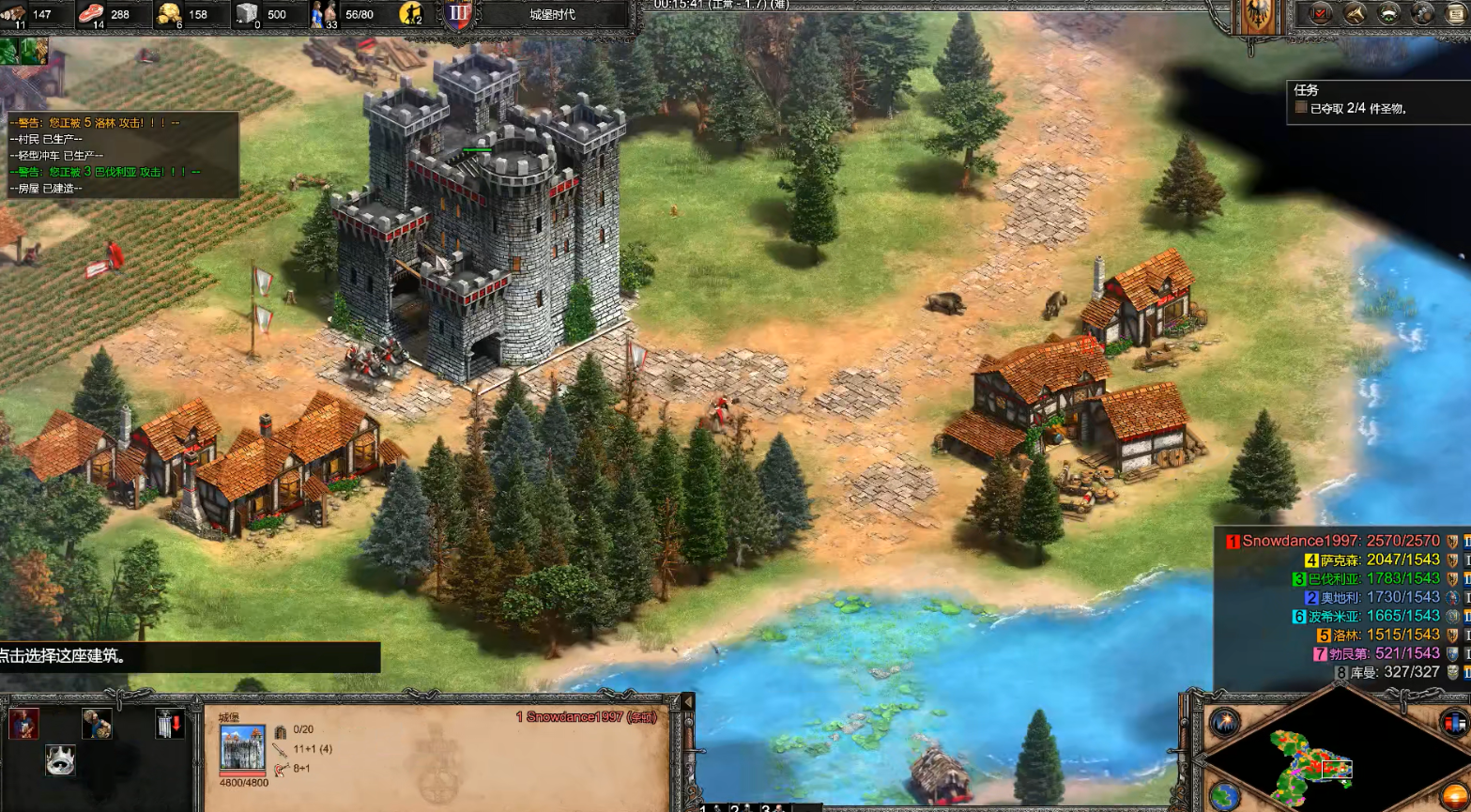Open the horn chat button

point(1355,13)
